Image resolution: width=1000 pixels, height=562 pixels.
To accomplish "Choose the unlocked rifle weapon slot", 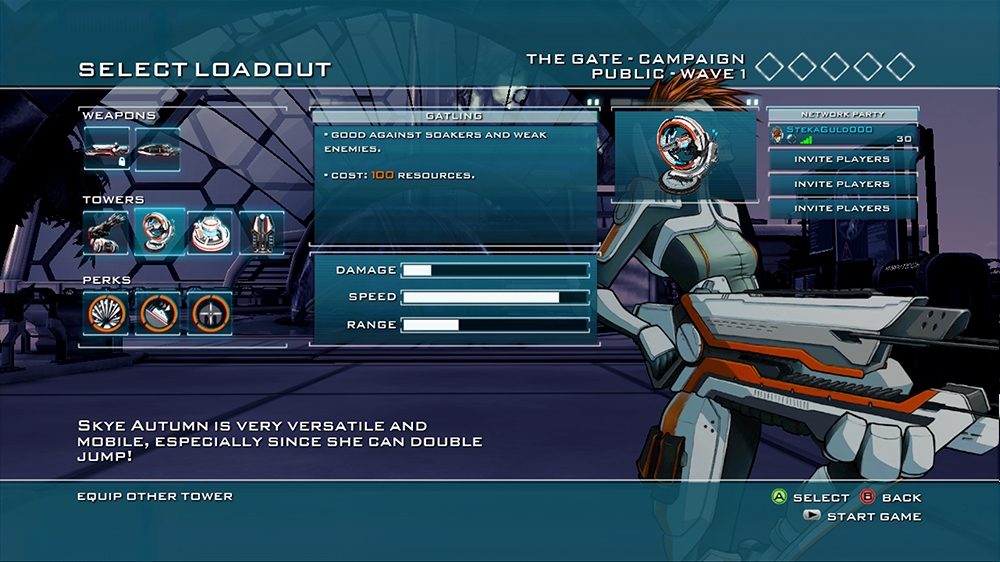I will click(x=157, y=149).
